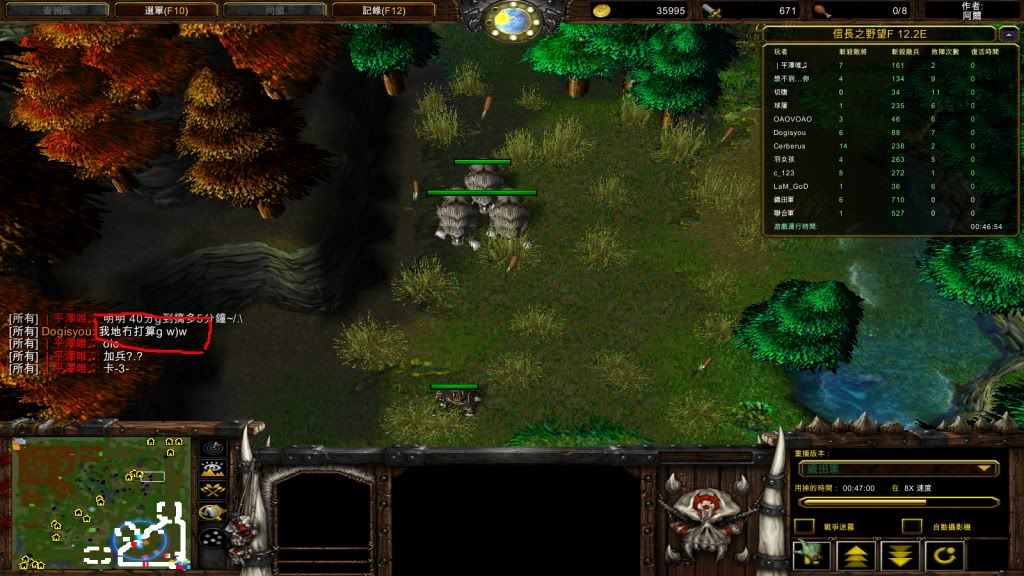Decrease replay speed with down arrows button
Screen dimensions: 1024x576
click(x=900, y=556)
